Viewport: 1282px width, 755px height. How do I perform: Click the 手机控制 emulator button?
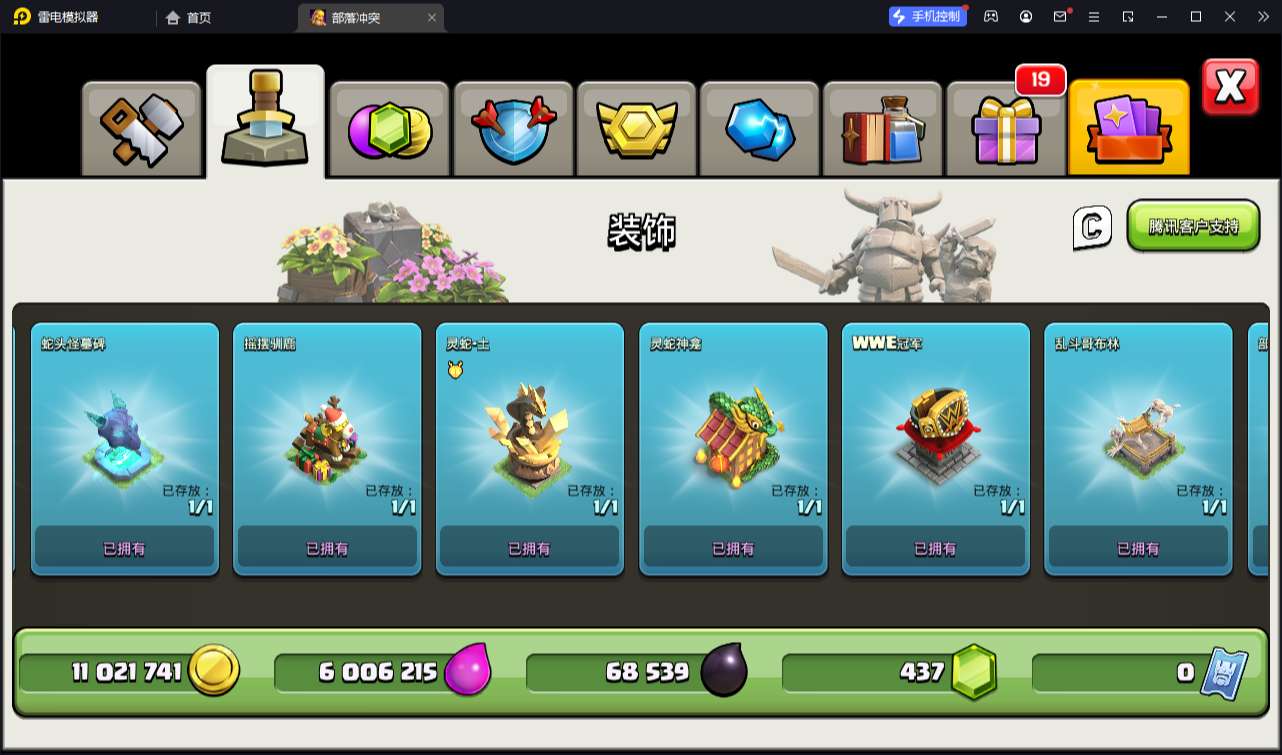click(928, 16)
